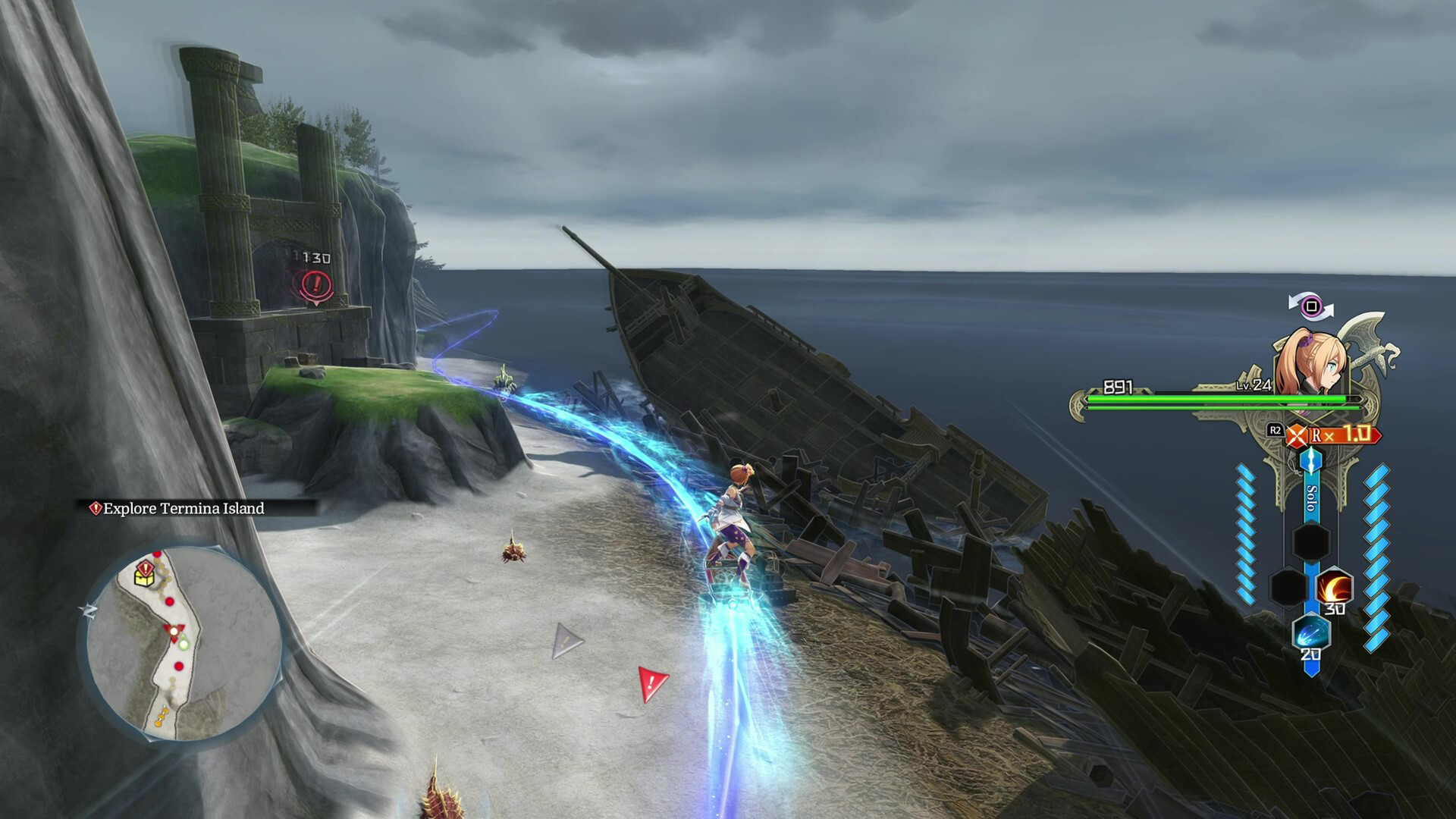Click the 891 HP value display
Viewport: 1456px width, 819px height.
[x=1118, y=386]
